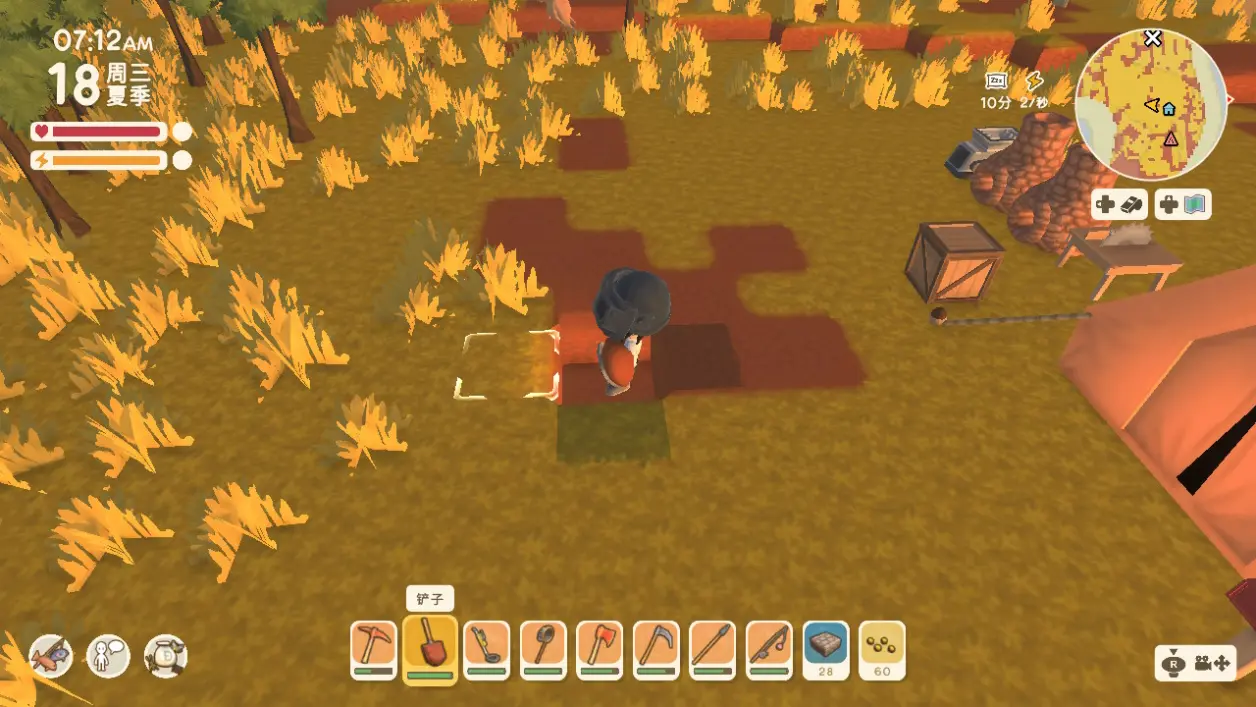Equip the metal detector tool
This screenshot has height=707, width=1256.
click(x=487, y=649)
